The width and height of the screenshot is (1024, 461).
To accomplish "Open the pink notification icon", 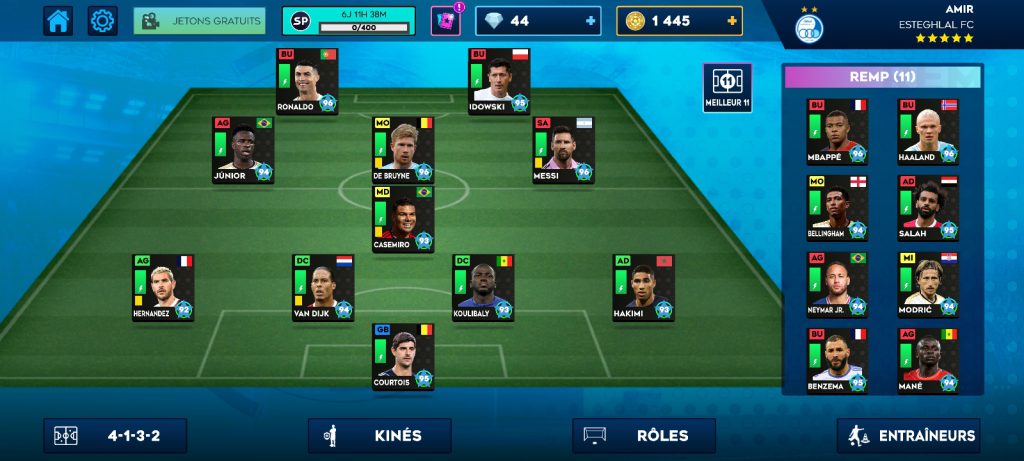I will (x=445, y=20).
